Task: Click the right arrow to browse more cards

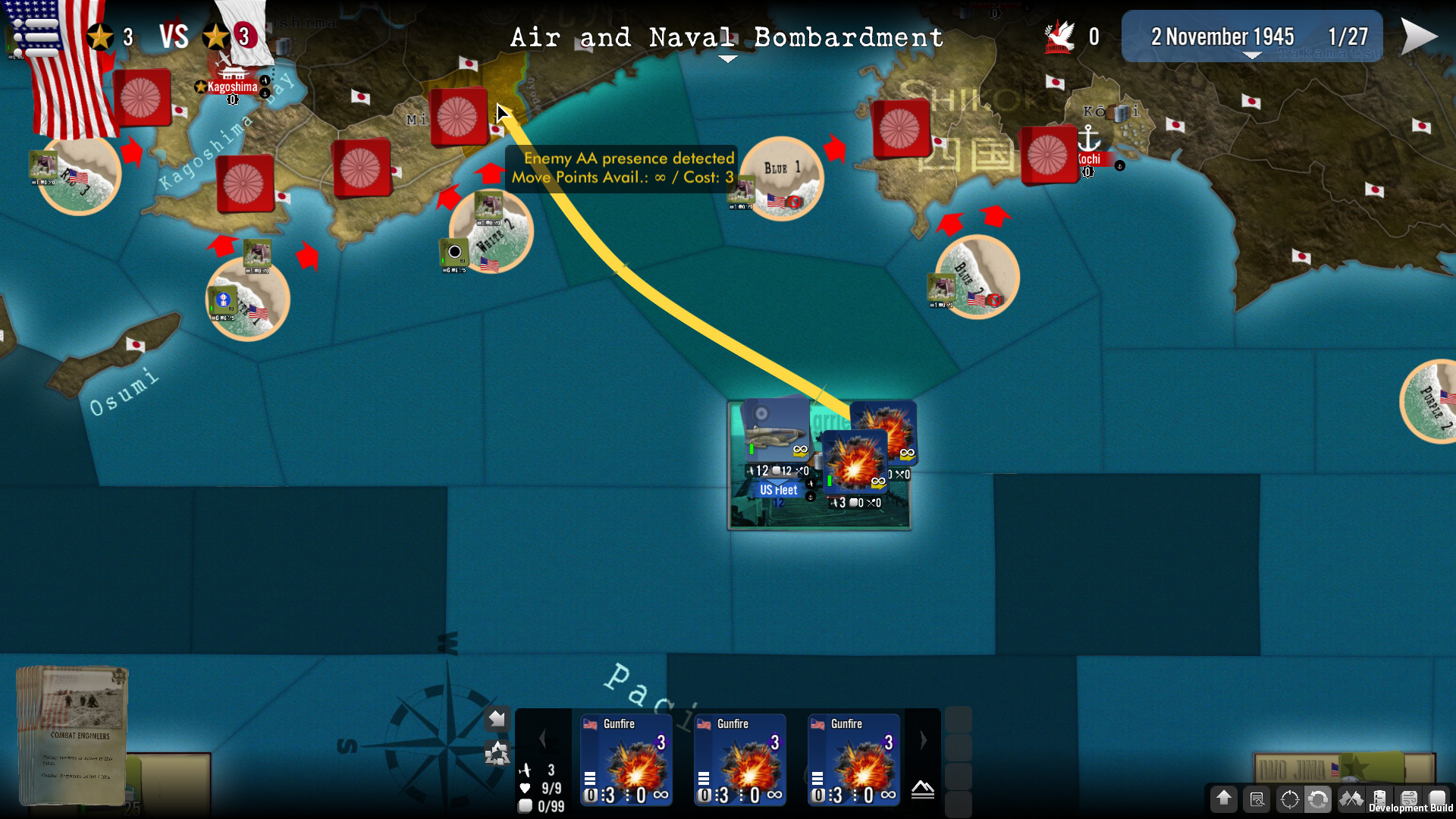Action: (924, 739)
